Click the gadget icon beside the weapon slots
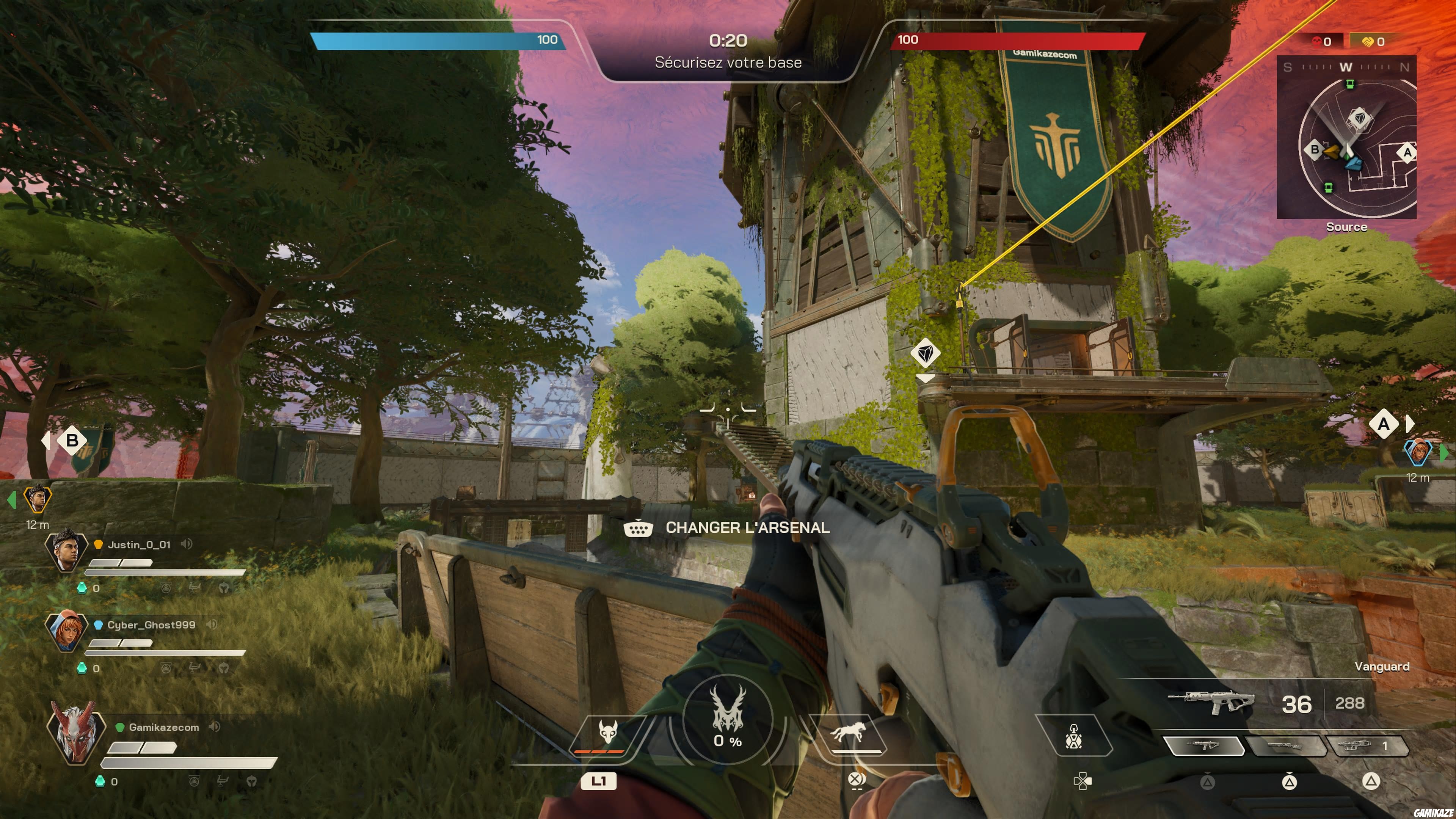The width and height of the screenshot is (1456, 819). click(x=1073, y=735)
